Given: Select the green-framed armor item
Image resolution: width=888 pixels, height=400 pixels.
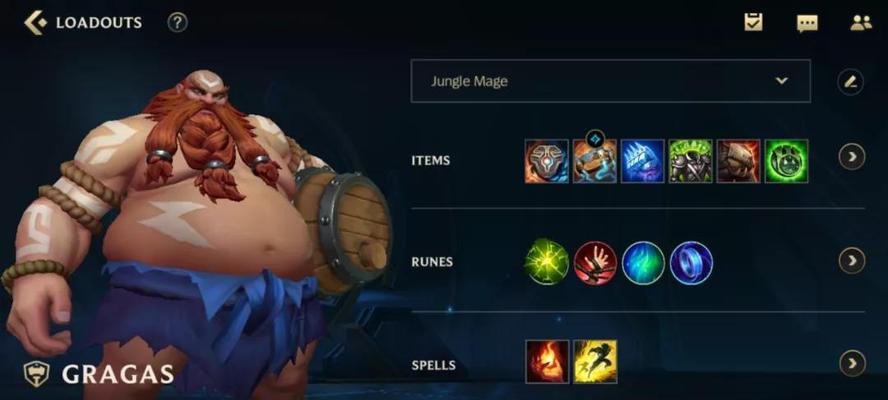Looking at the screenshot, I should pyautogui.click(x=690, y=161).
